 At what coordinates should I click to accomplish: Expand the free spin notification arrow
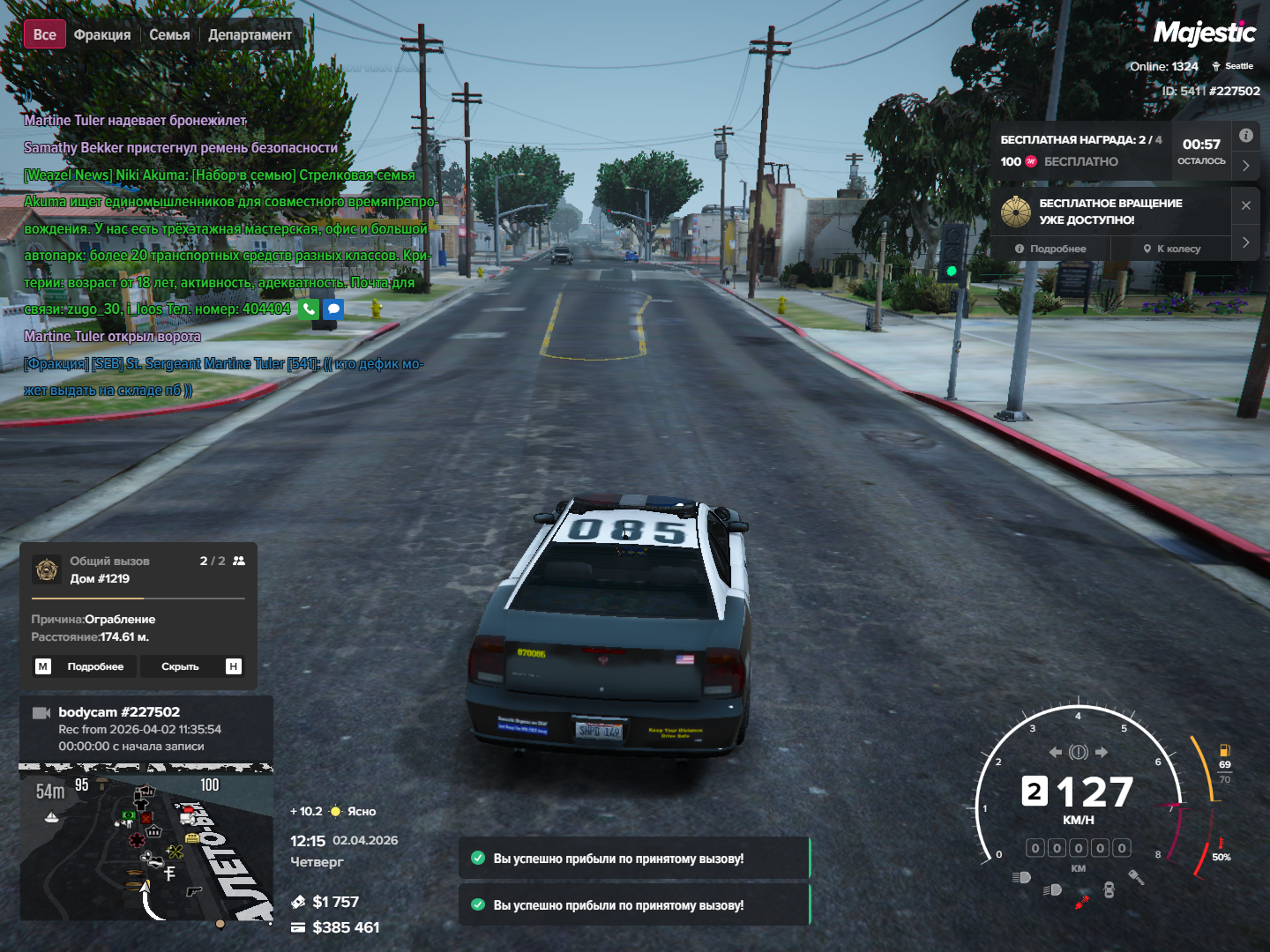click(1245, 242)
